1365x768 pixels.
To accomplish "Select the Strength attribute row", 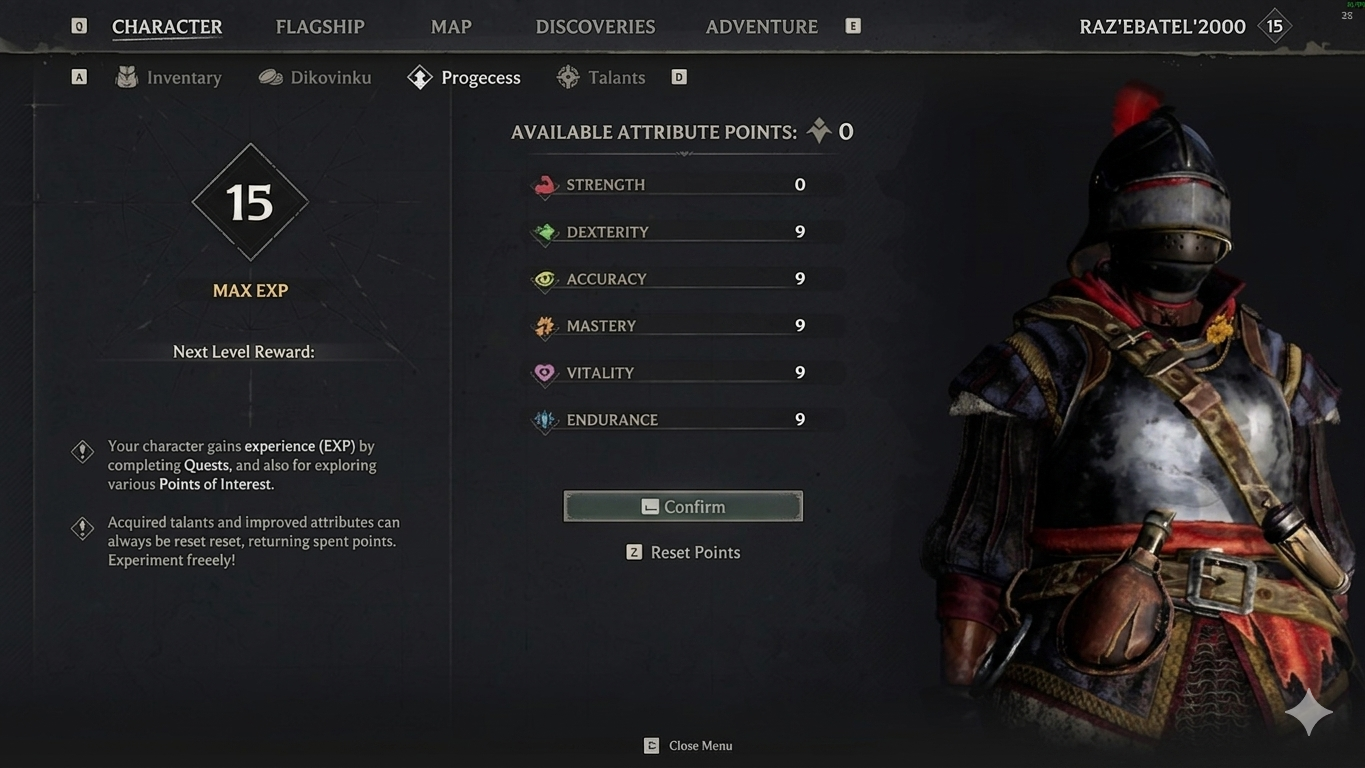I will click(685, 185).
